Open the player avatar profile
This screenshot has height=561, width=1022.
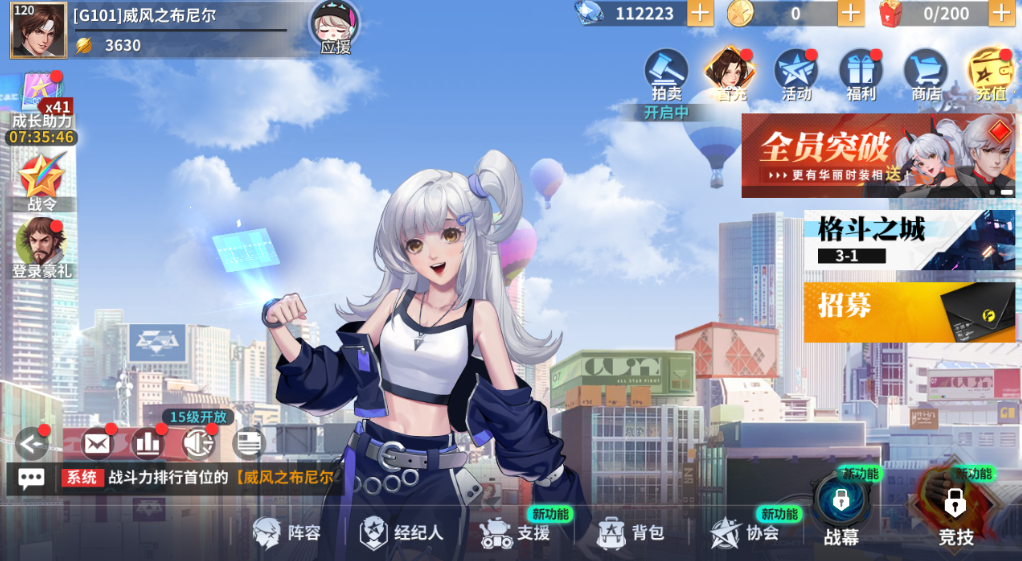coord(38,30)
